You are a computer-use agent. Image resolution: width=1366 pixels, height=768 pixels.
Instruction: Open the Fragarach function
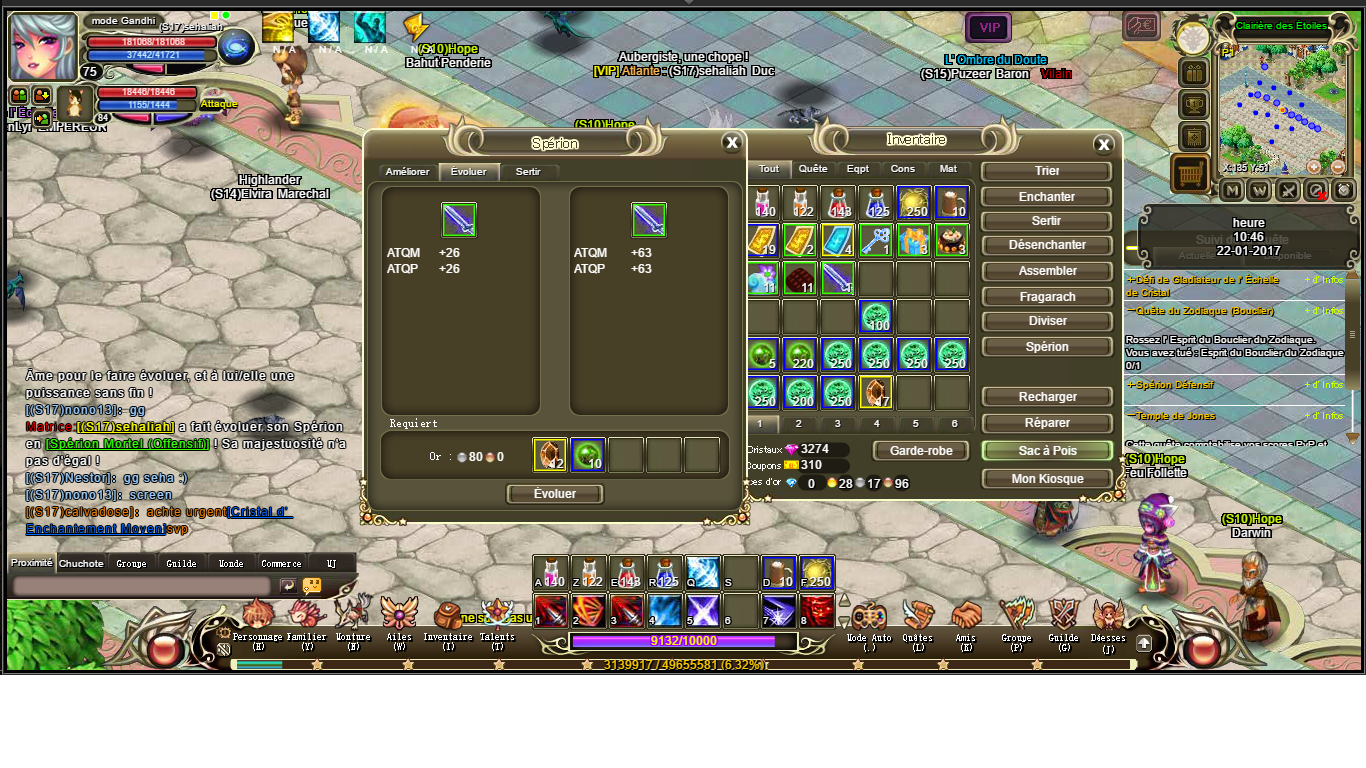coord(1047,297)
